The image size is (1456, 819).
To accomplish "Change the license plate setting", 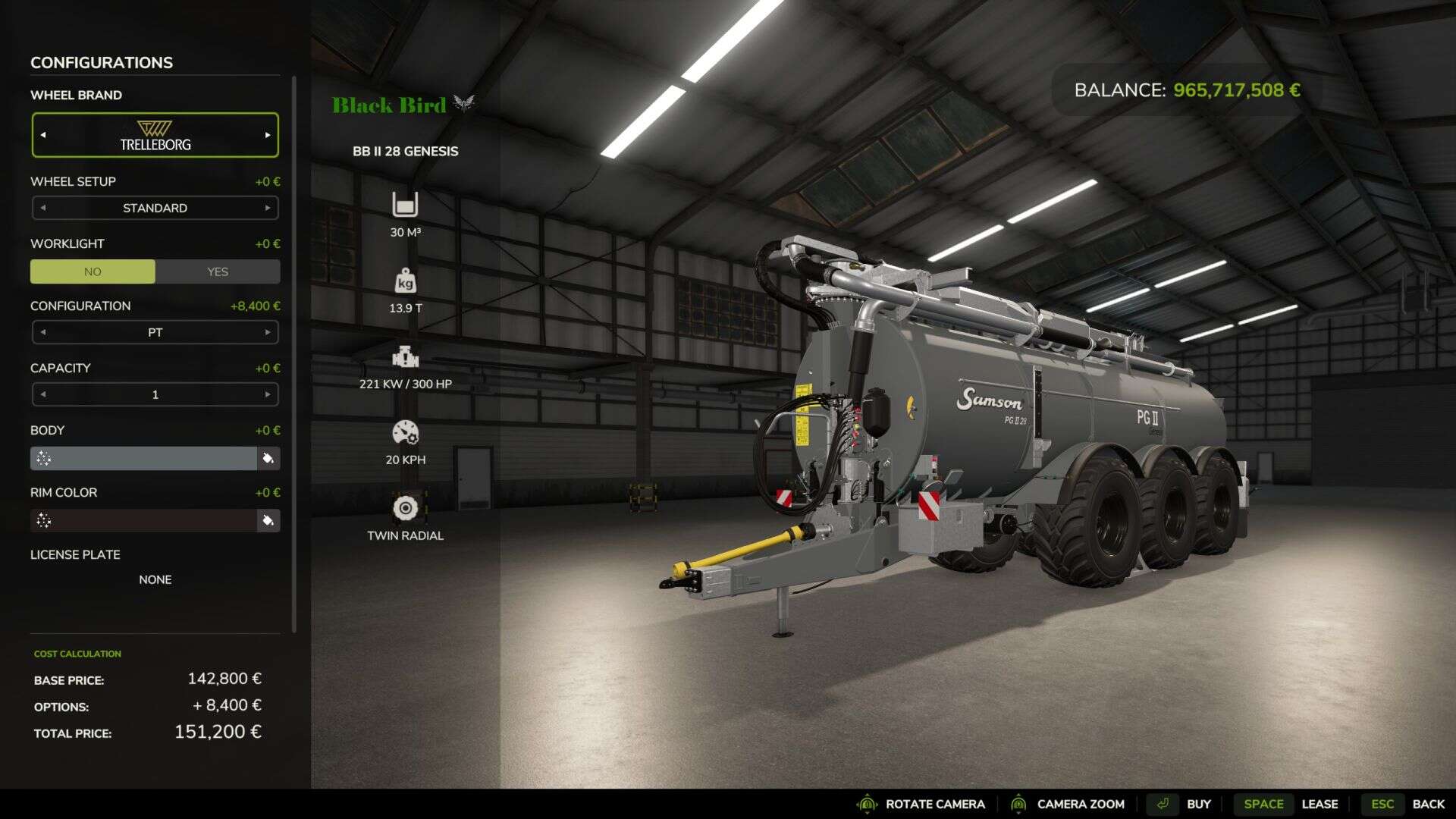I will point(155,579).
